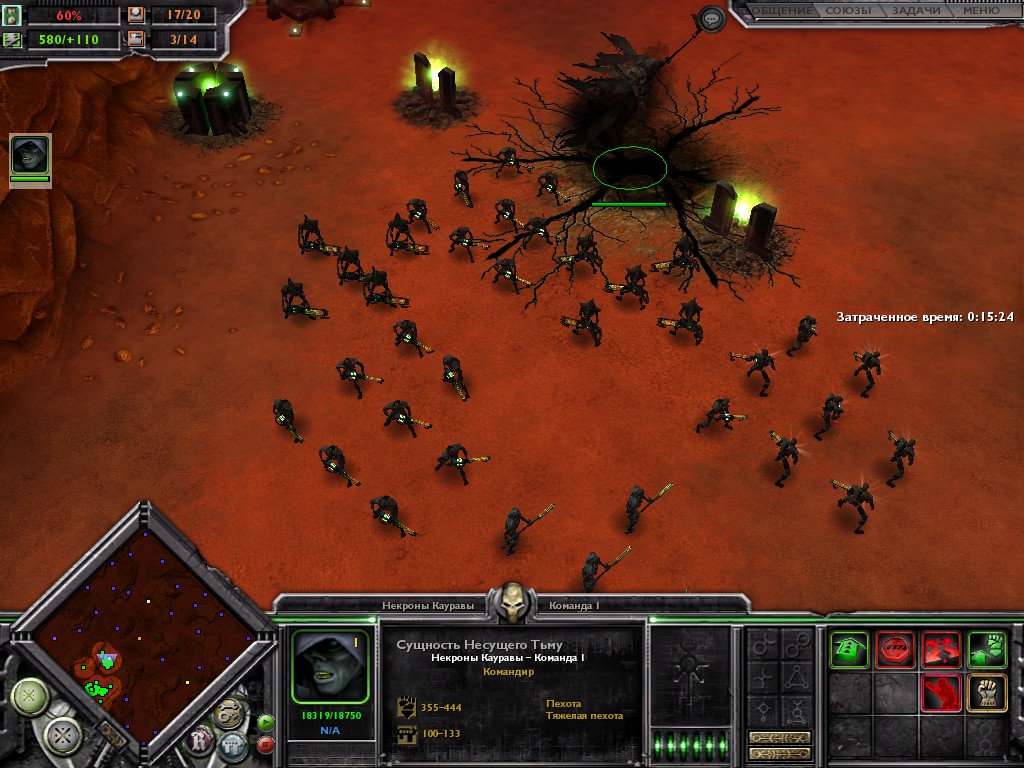Issue the red stop sign command
Image resolution: width=1024 pixels, height=768 pixels.
pos(894,648)
